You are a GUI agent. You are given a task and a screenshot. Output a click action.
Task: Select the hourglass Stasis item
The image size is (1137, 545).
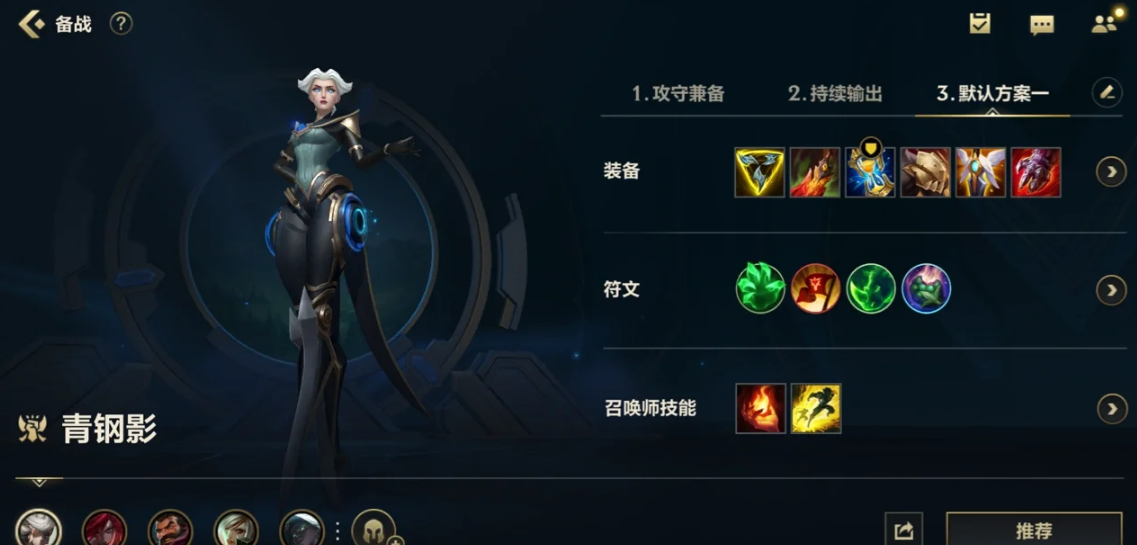[x=870, y=172]
